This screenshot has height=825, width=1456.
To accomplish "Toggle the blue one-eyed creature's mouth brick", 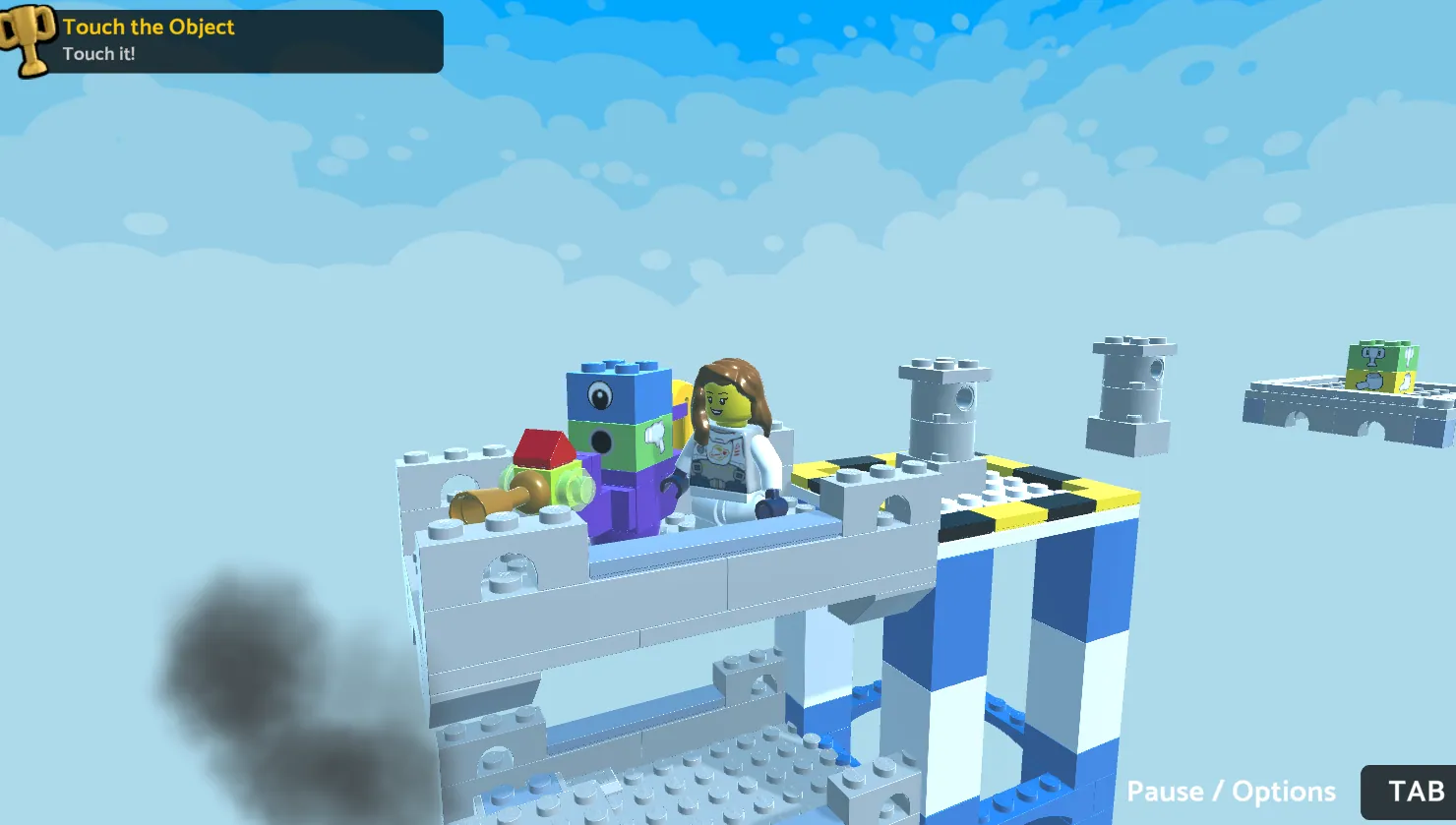I will 601,443.
